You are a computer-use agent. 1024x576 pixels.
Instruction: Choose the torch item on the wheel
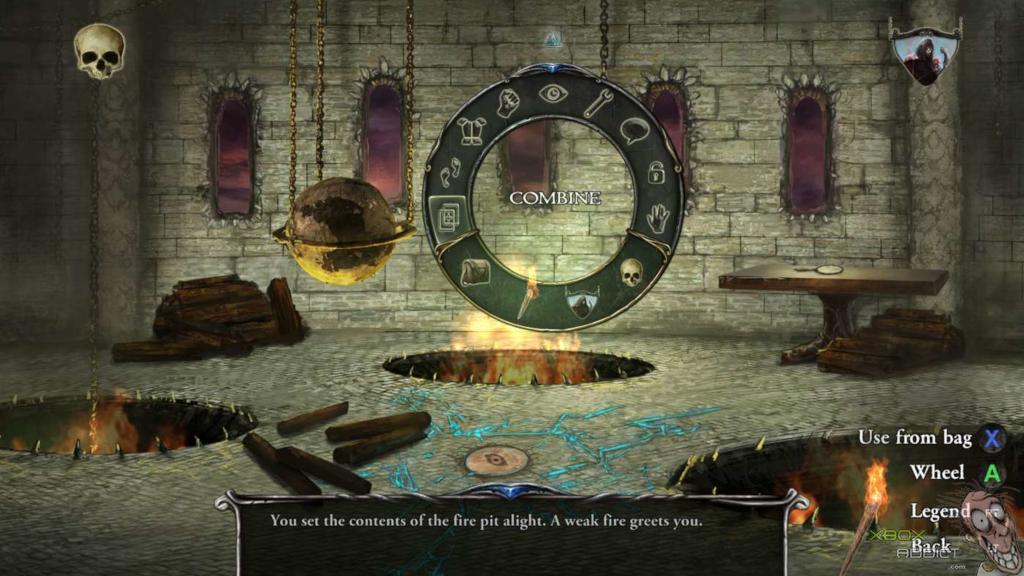point(526,299)
